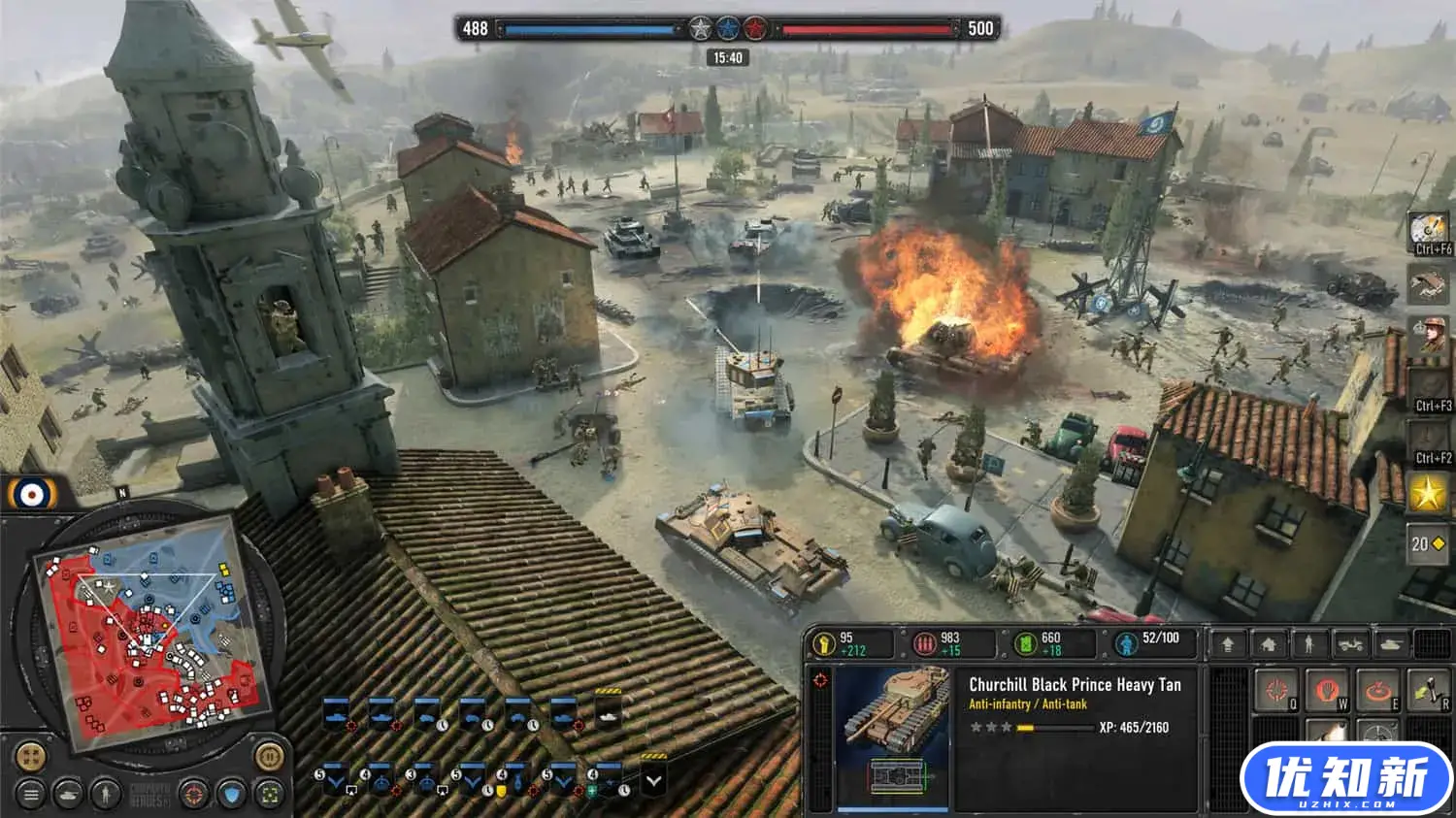
Task: Activate the blue shield minimap button
Action: [231, 795]
